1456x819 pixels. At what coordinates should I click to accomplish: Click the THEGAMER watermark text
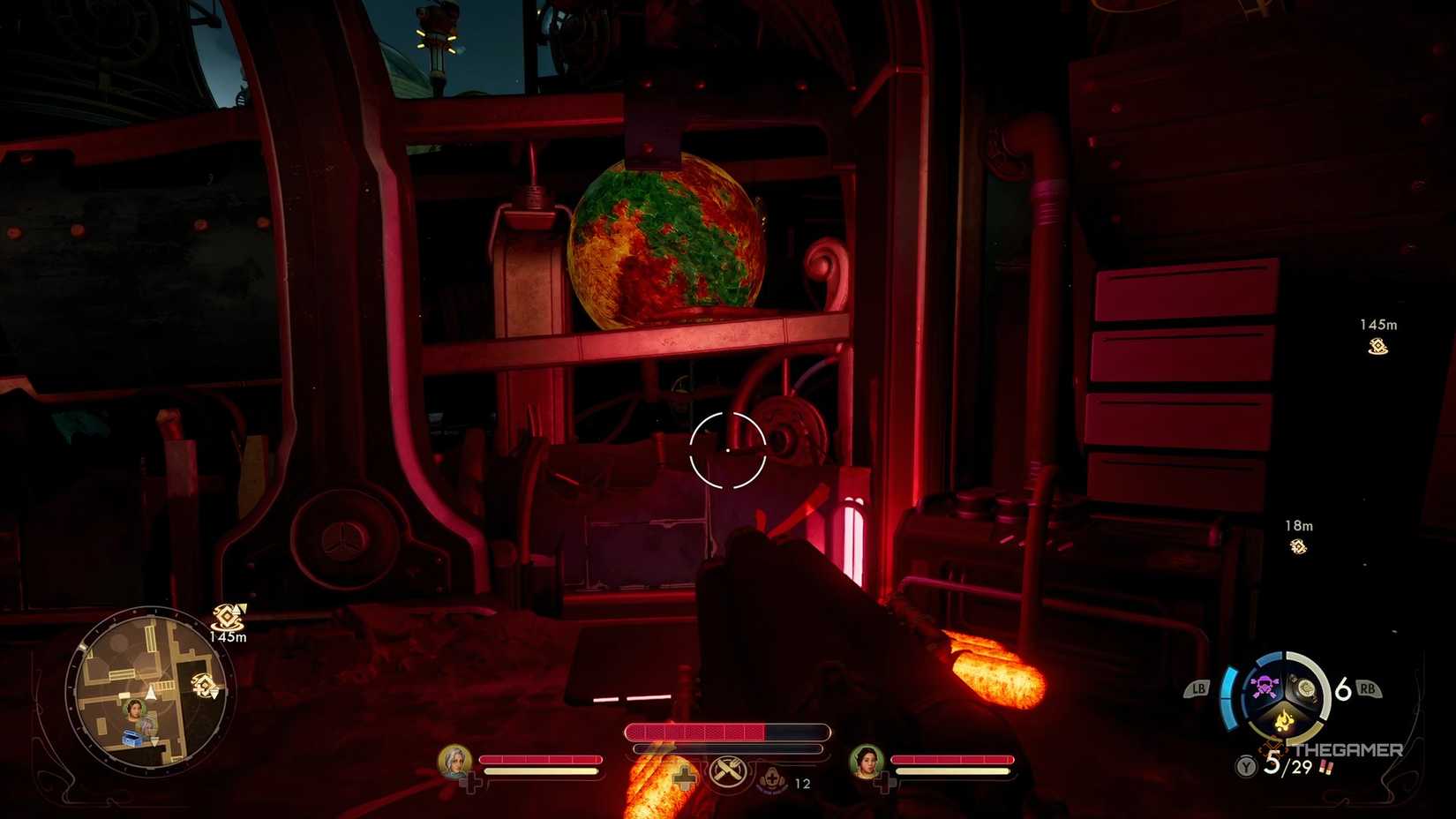1347,749
